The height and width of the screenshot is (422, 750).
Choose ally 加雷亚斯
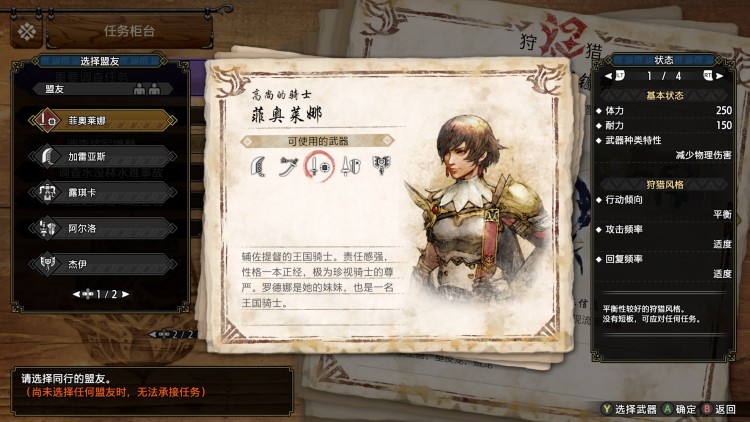tap(100, 156)
